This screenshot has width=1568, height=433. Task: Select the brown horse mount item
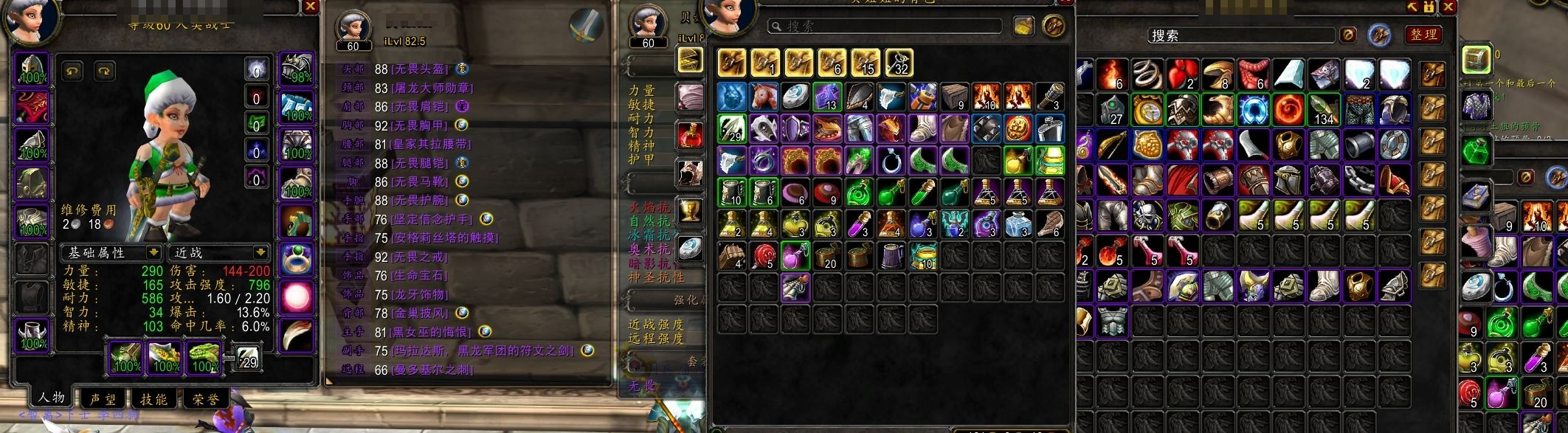click(764, 97)
